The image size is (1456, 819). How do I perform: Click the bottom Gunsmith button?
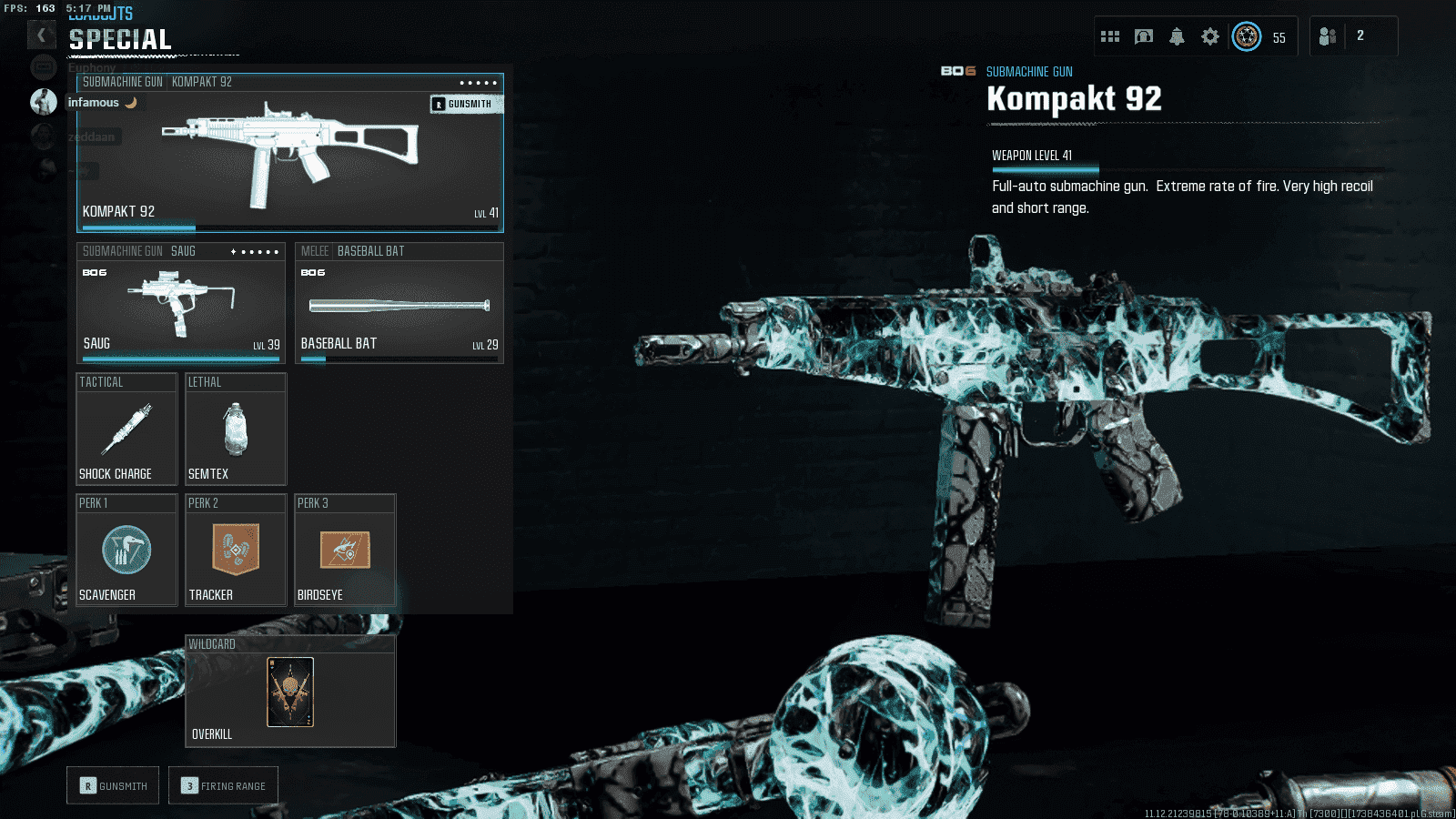[113, 785]
